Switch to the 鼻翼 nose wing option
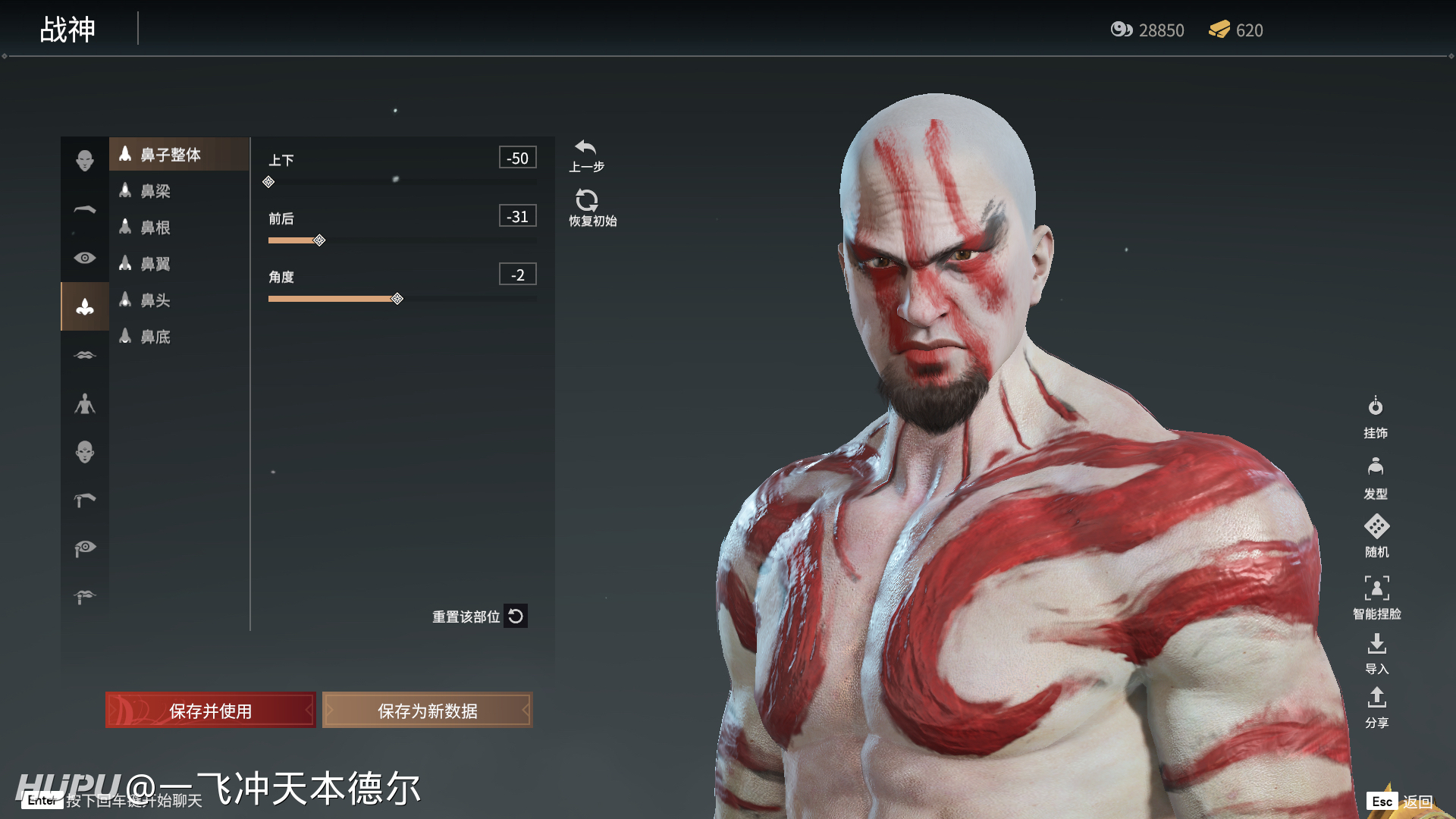 coord(155,264)
